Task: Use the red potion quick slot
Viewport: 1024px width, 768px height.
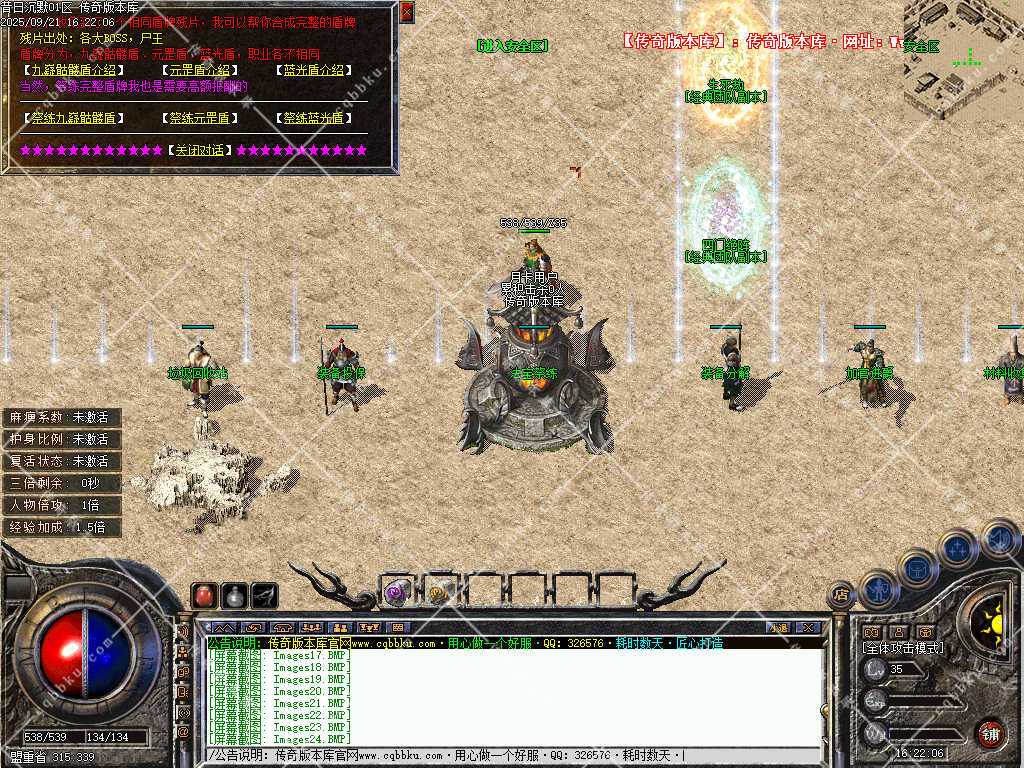Action: pyautogui.click(x=204, y=596)
